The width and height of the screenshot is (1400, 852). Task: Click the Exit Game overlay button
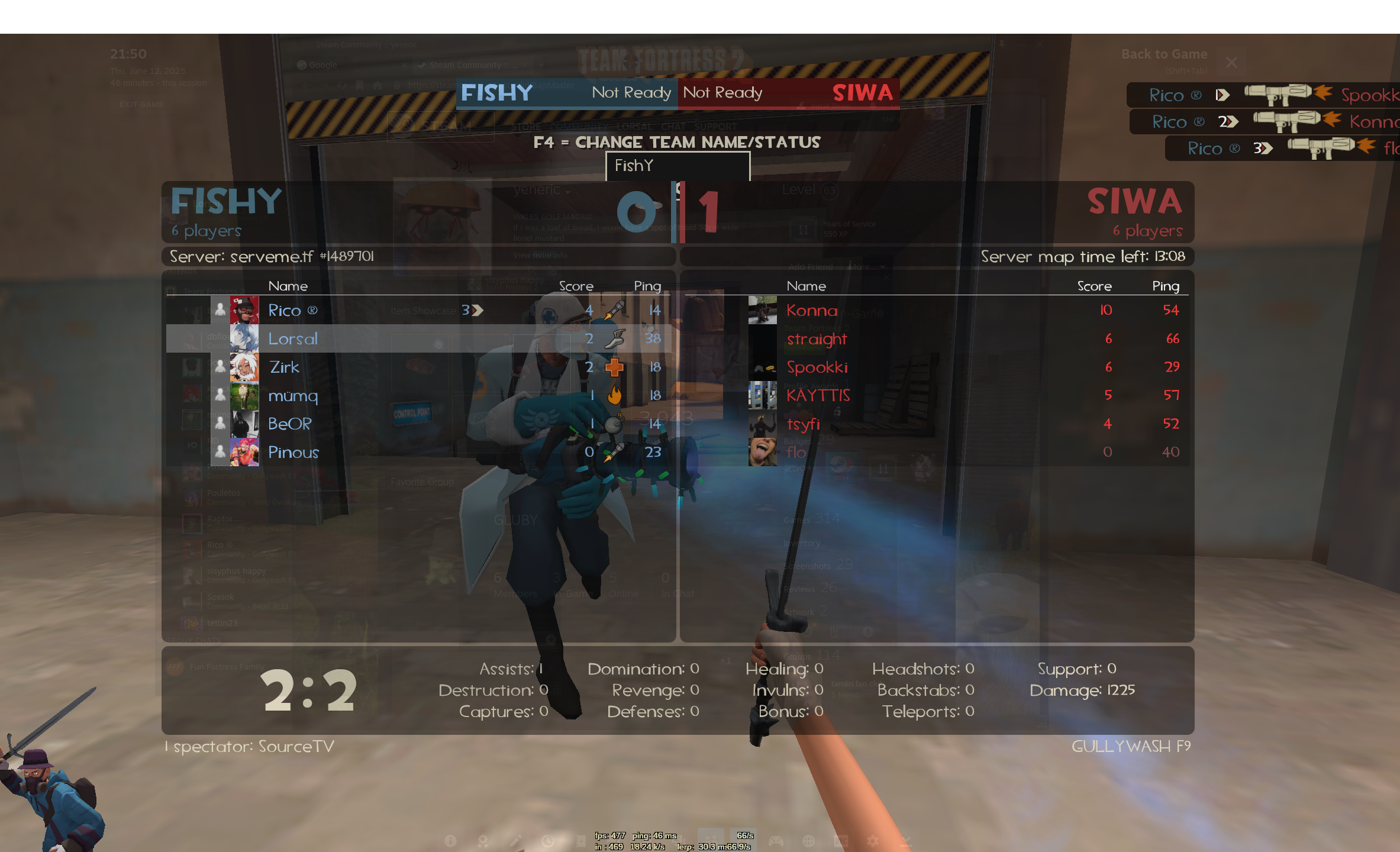click(x=141, y=105)
